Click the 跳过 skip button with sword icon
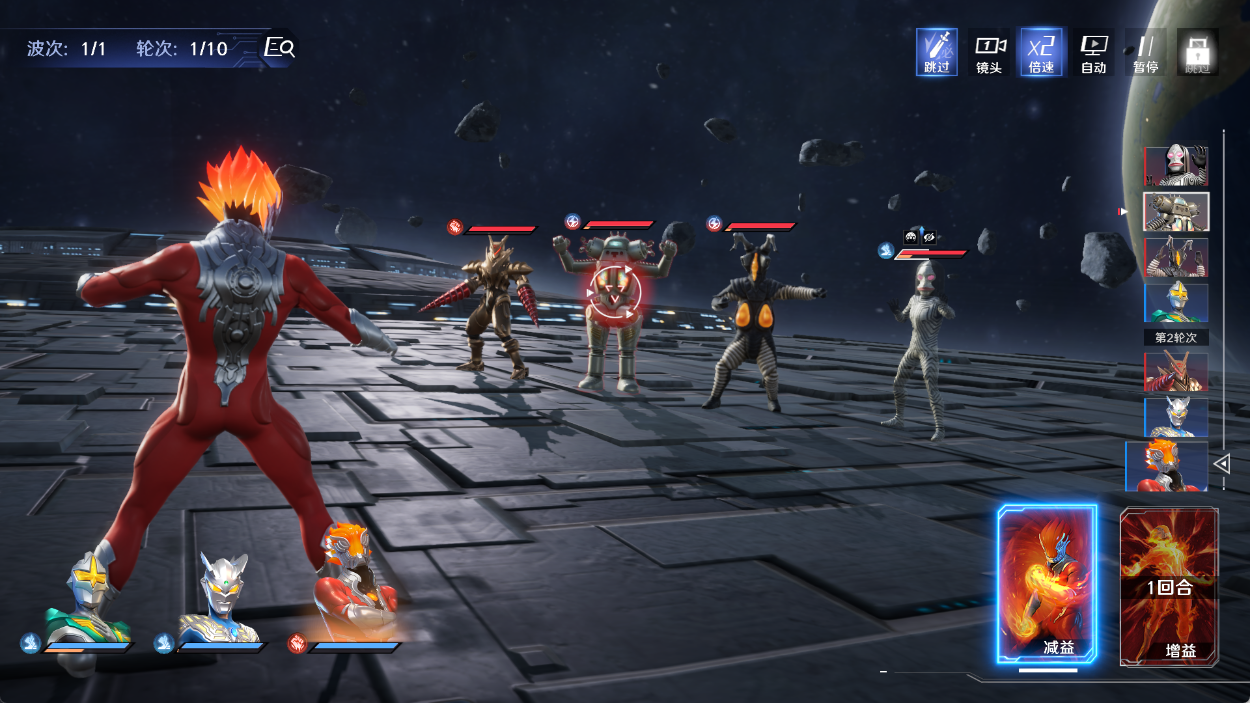Screen dimensions: 1250x703 (x=937, y=52)
